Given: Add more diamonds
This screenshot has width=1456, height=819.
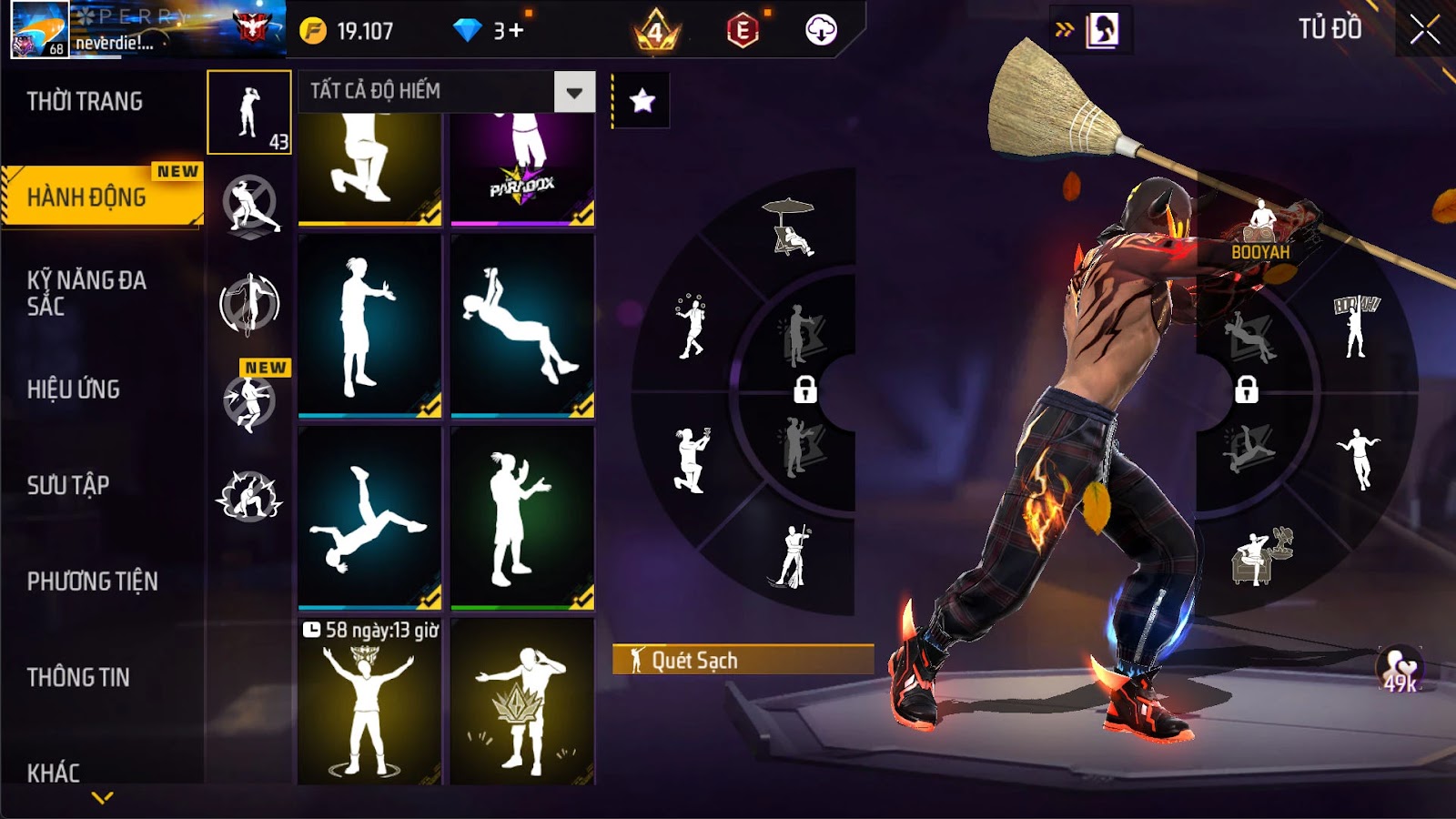Looking at the screenshot, I should click(516, 31).
